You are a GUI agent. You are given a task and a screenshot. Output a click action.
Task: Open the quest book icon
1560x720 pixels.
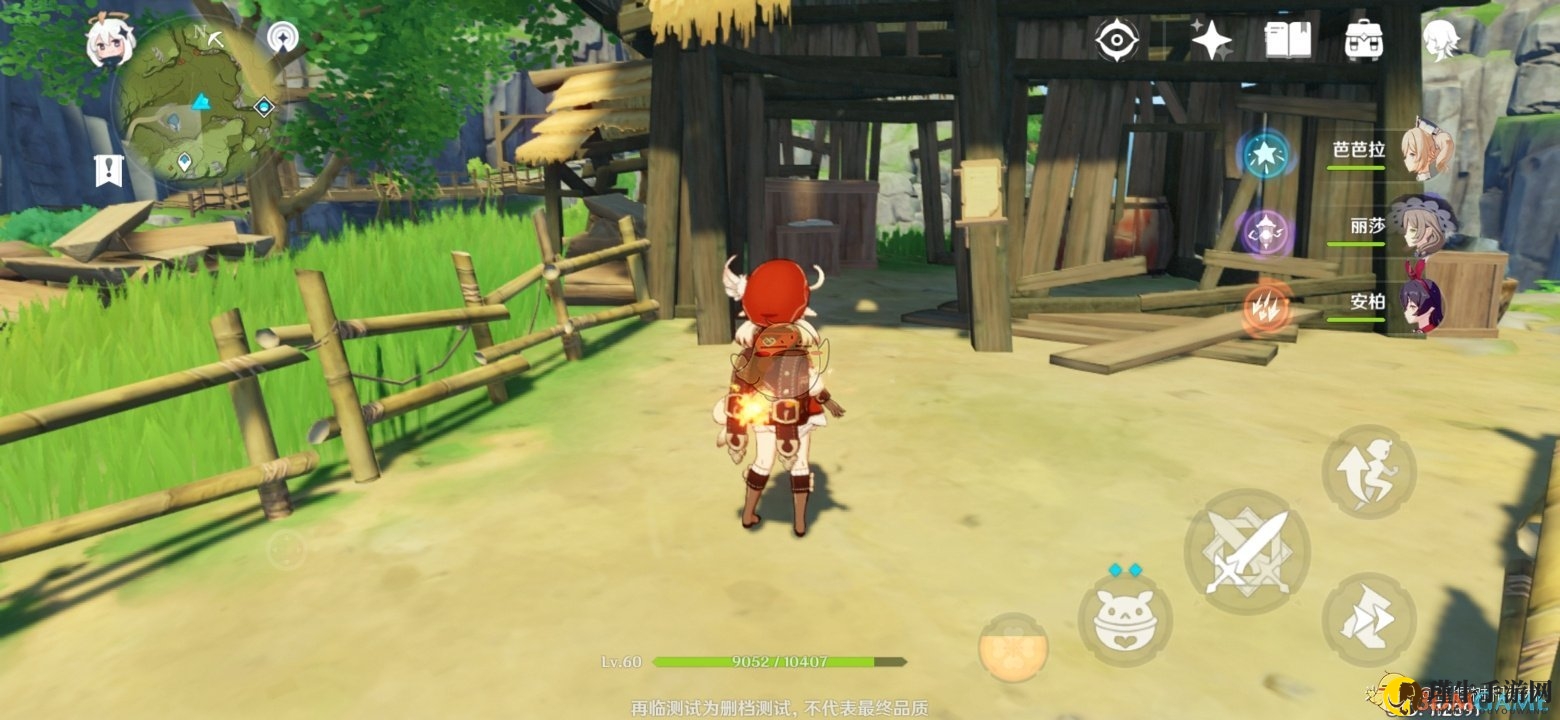(x=1288, y=38)
